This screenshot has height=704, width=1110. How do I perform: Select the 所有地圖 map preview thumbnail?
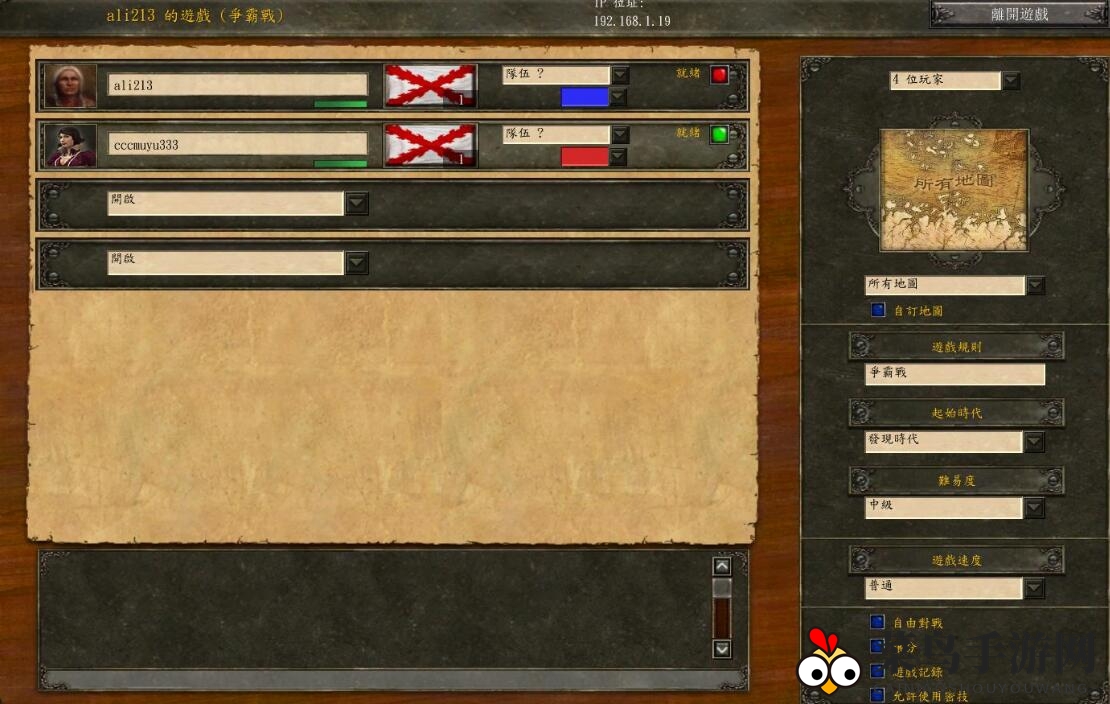click(x=953, y=190)
